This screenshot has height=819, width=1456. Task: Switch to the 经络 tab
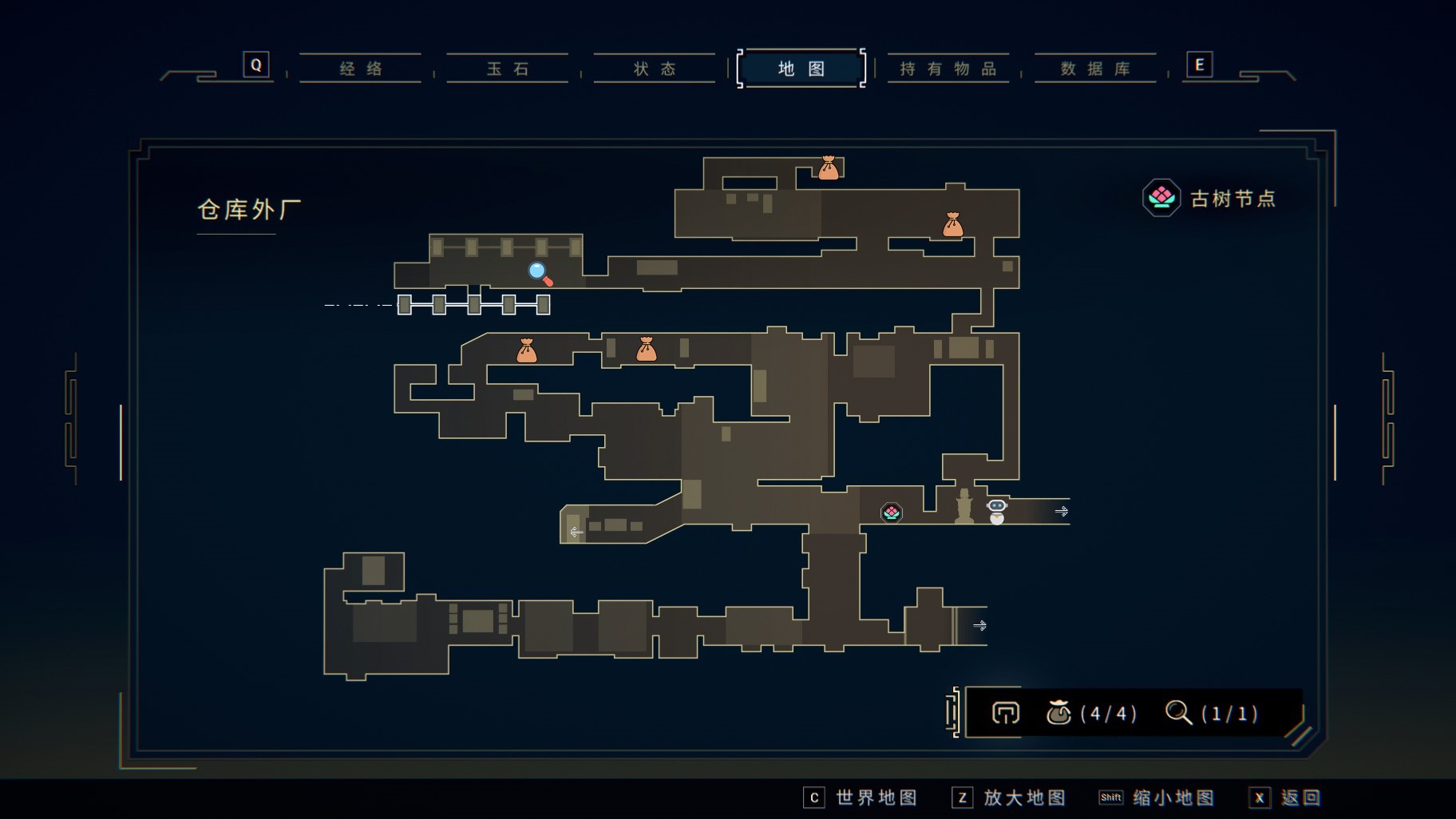click(361, 69)
